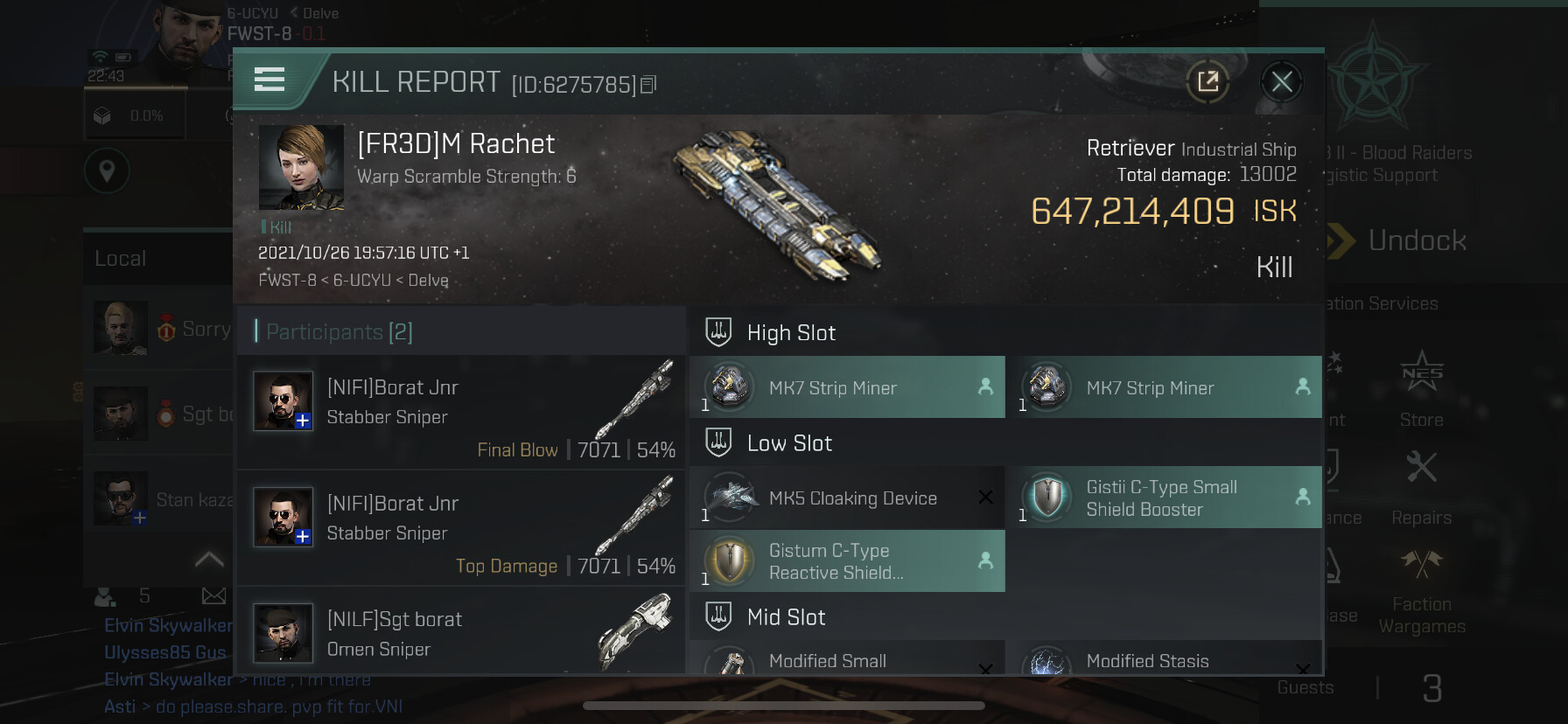Open the hamburger menu in Kill Report

click(269, 80)
